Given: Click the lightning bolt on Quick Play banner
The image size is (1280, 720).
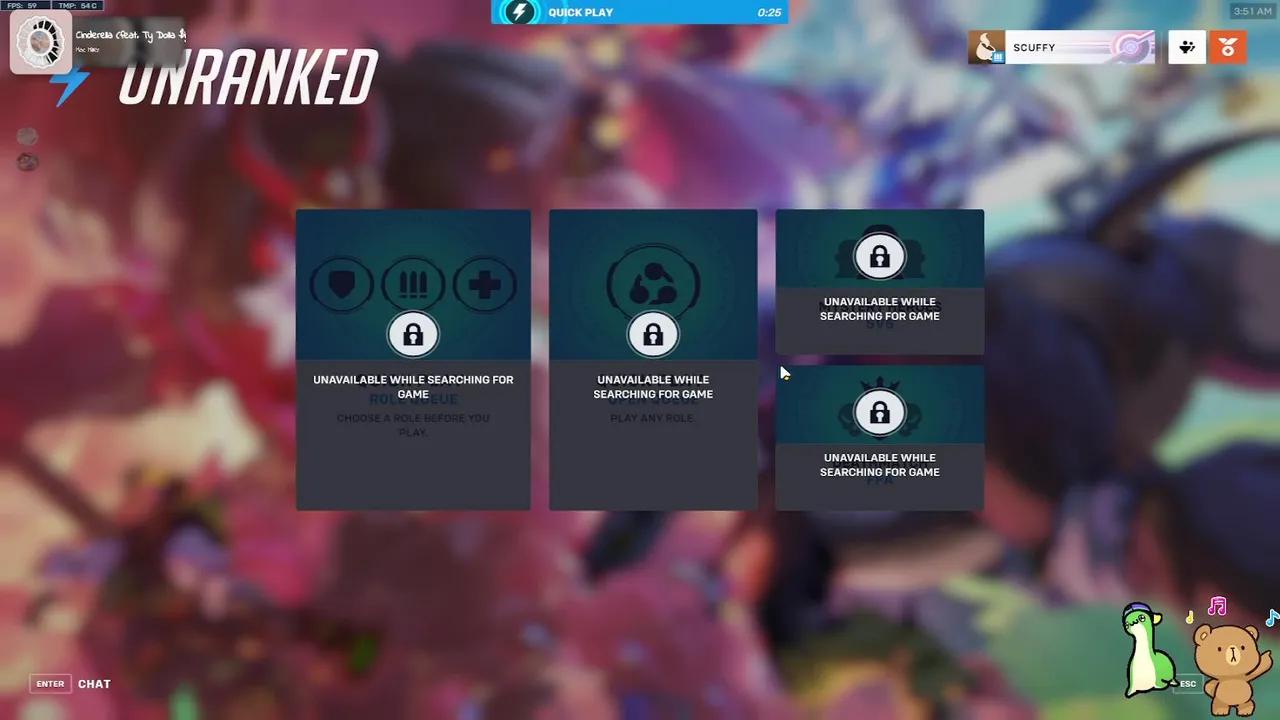Looking at the screenshot, I should [517, 12].
